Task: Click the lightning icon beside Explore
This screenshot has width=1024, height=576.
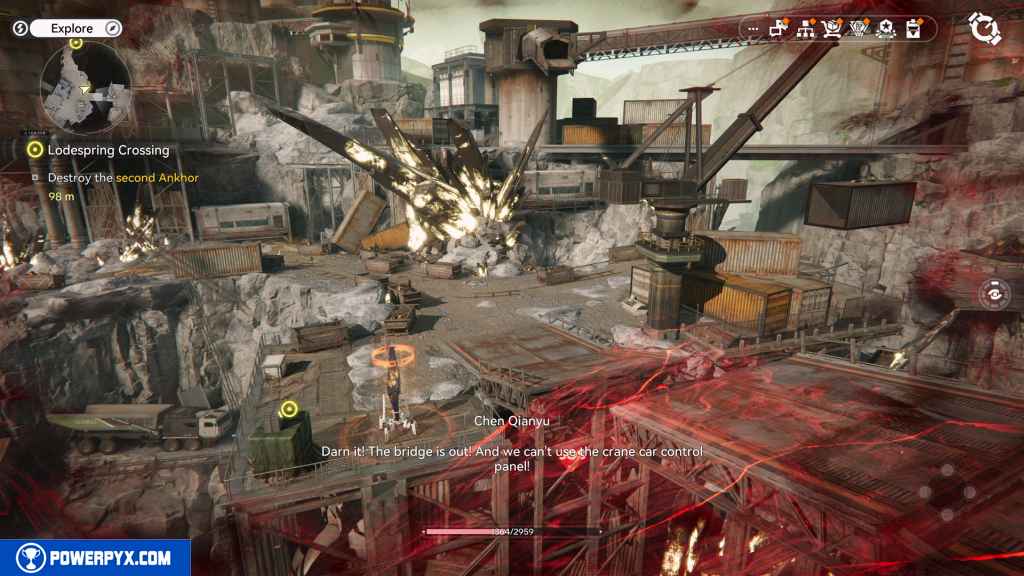Action: [x=20, y=29]
